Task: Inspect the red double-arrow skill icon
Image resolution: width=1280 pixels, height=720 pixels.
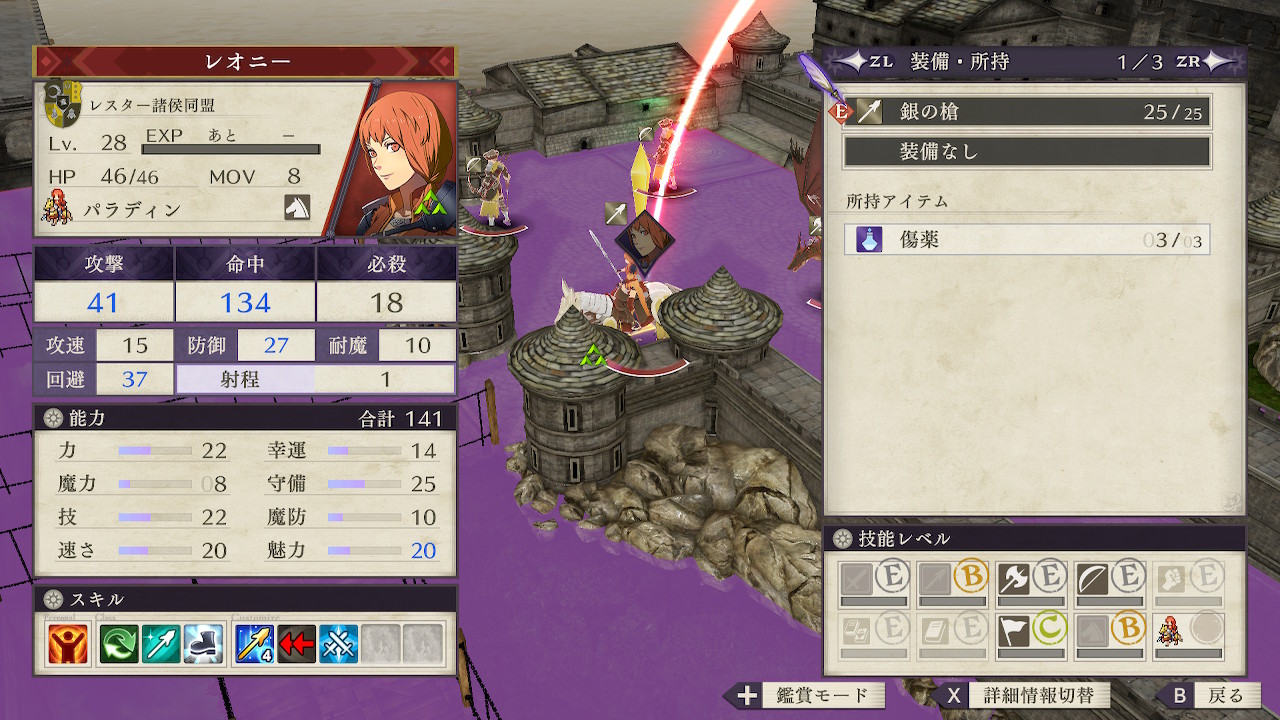Action: 297,644
